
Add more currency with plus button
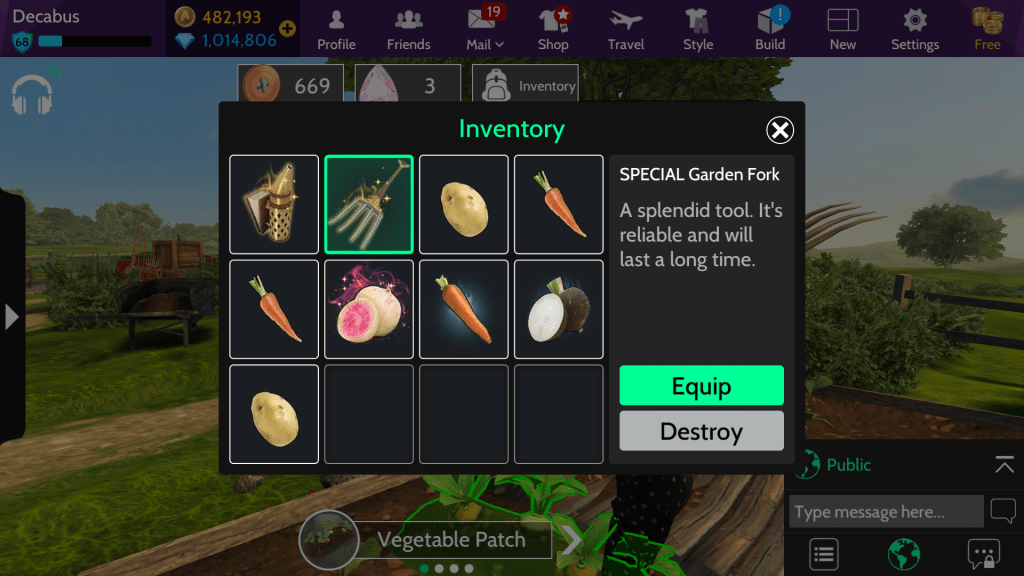288,29
